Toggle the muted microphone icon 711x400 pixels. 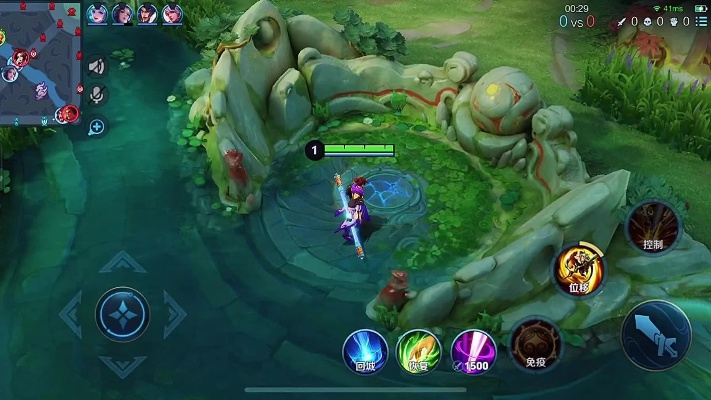pos(96,95)
